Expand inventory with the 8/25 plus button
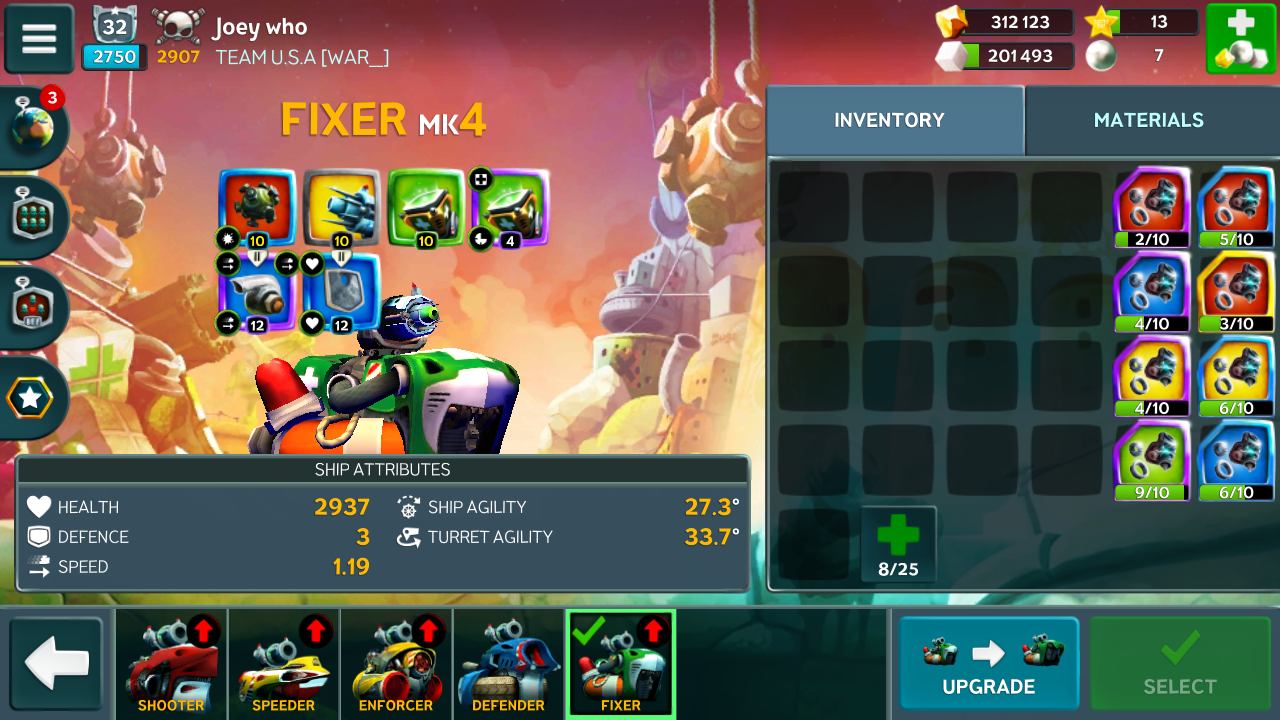This screenshot has width=1280, height=720. 898,544
